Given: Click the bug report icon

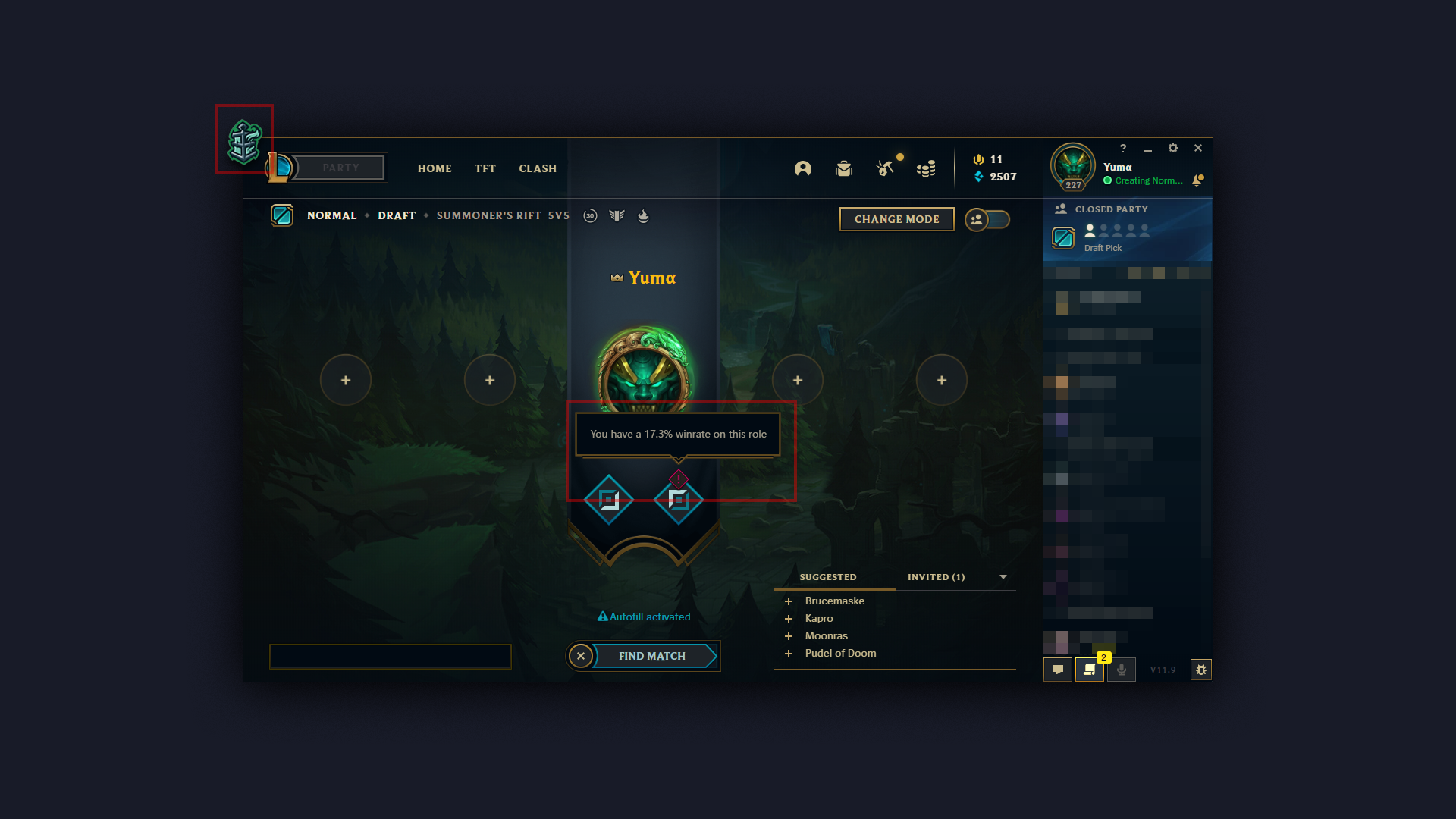Looking at the screenshot, I should point(1201,670).
